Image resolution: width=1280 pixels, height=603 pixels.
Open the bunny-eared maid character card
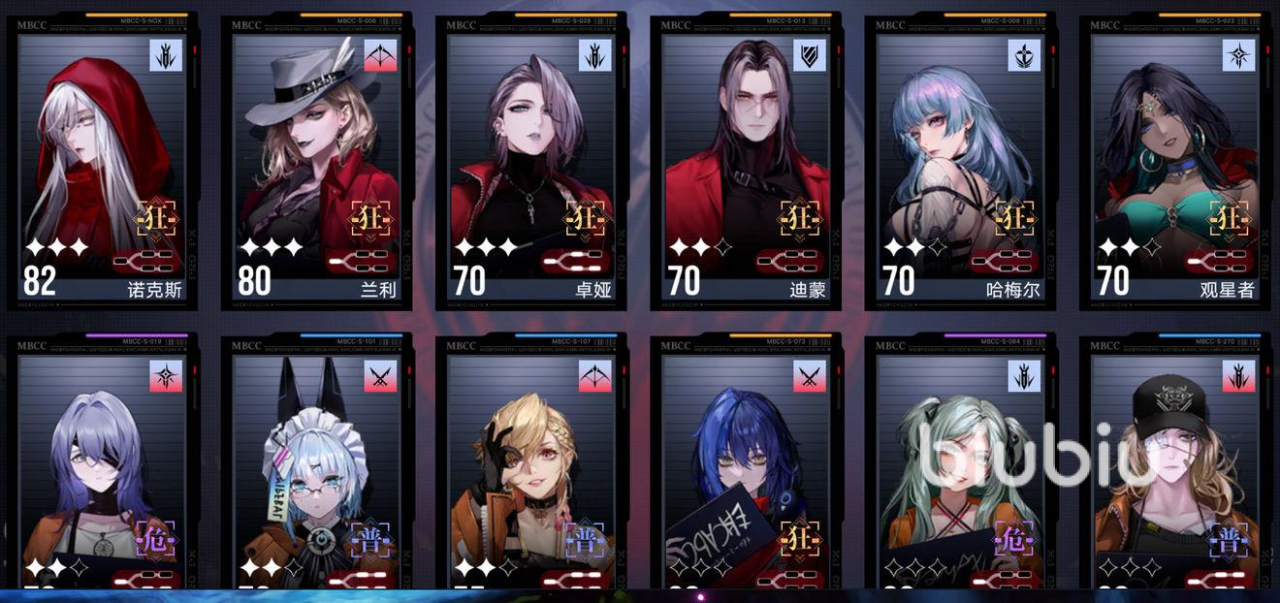click(x=318, y=470)
